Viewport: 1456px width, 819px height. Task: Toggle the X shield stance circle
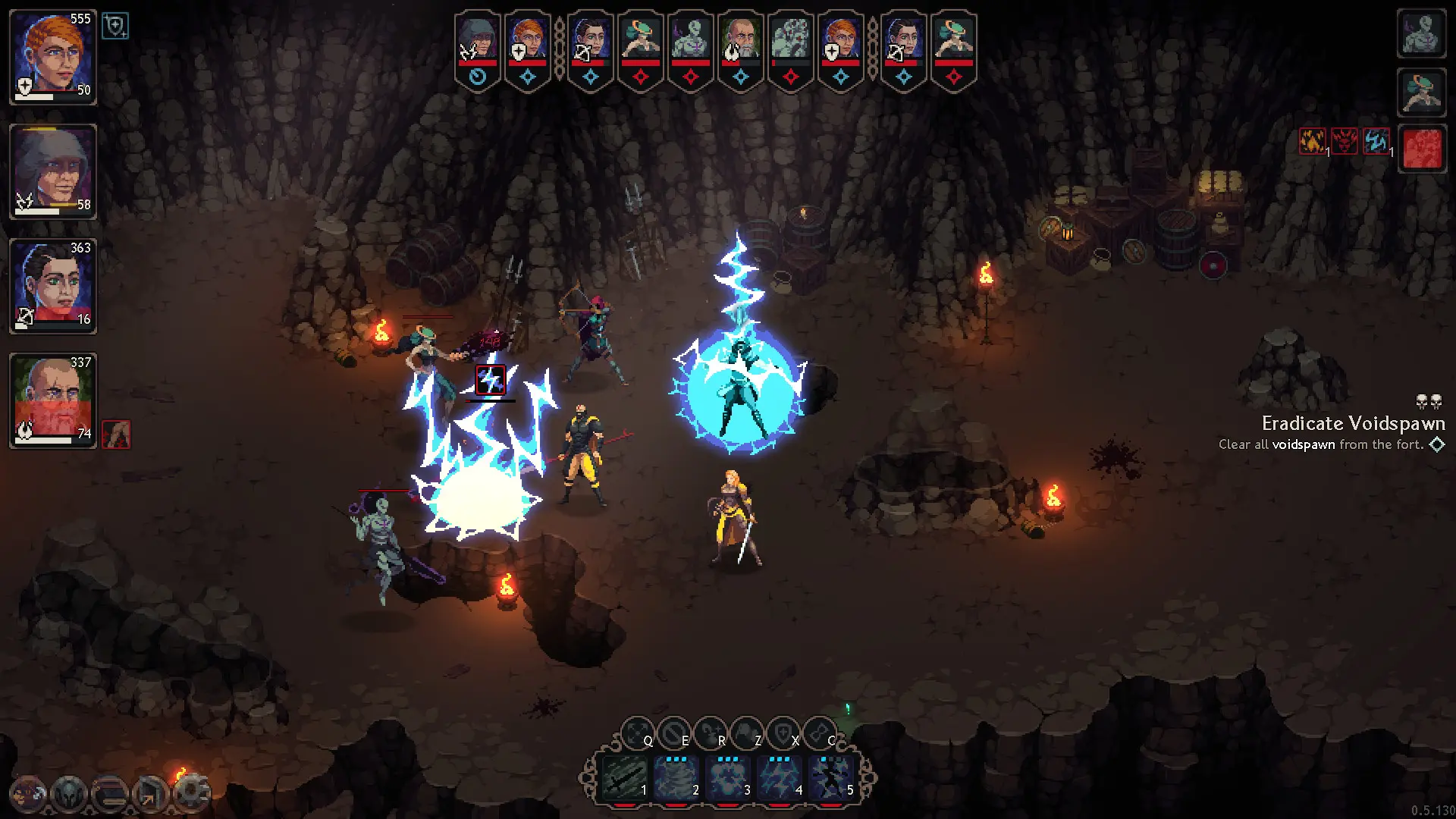click(783, 731)
